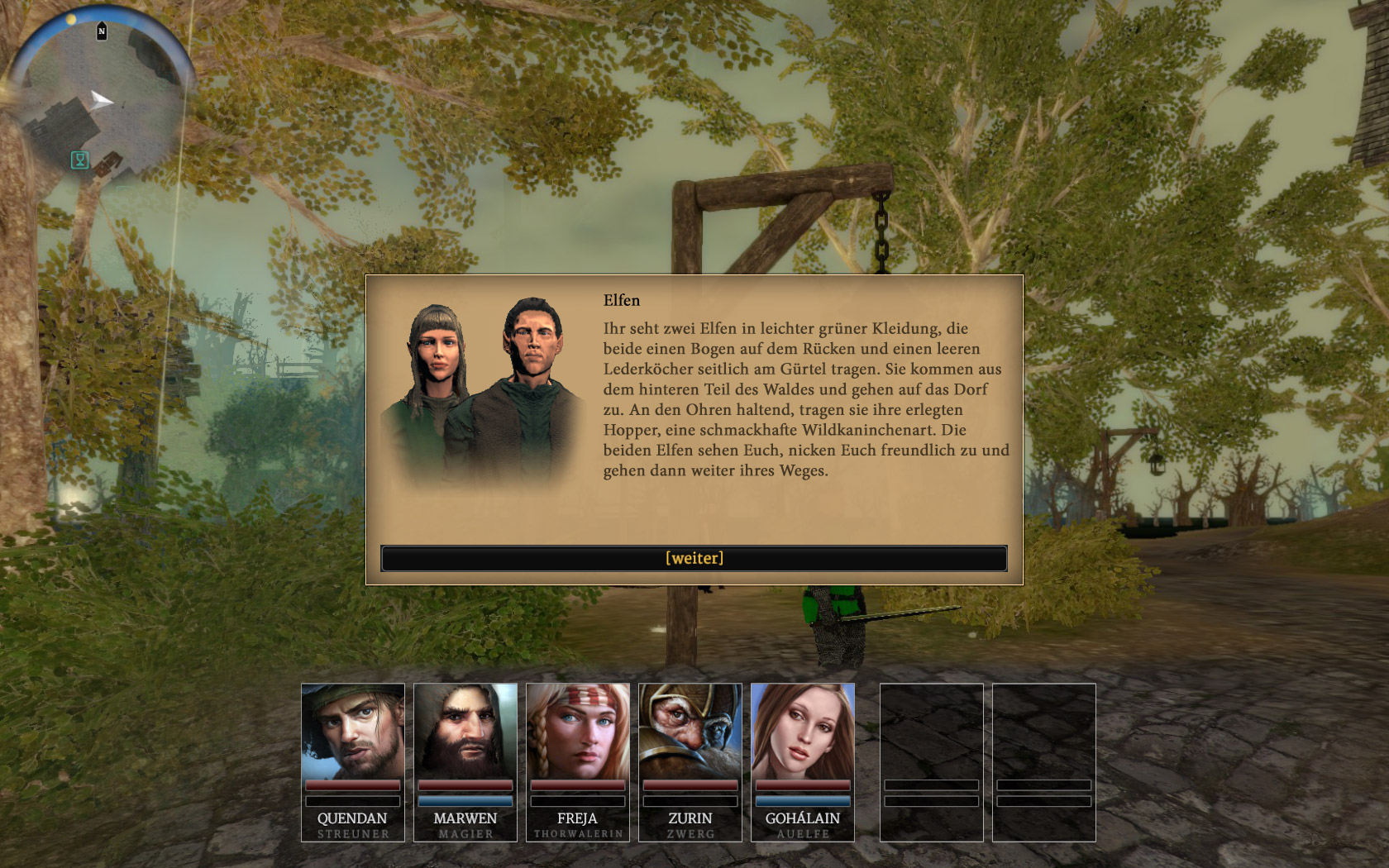The width and height of the screenshot is (1389, 868).
Task: Pick Freja the Thorwalerin portrait
Action: point(578,732)
